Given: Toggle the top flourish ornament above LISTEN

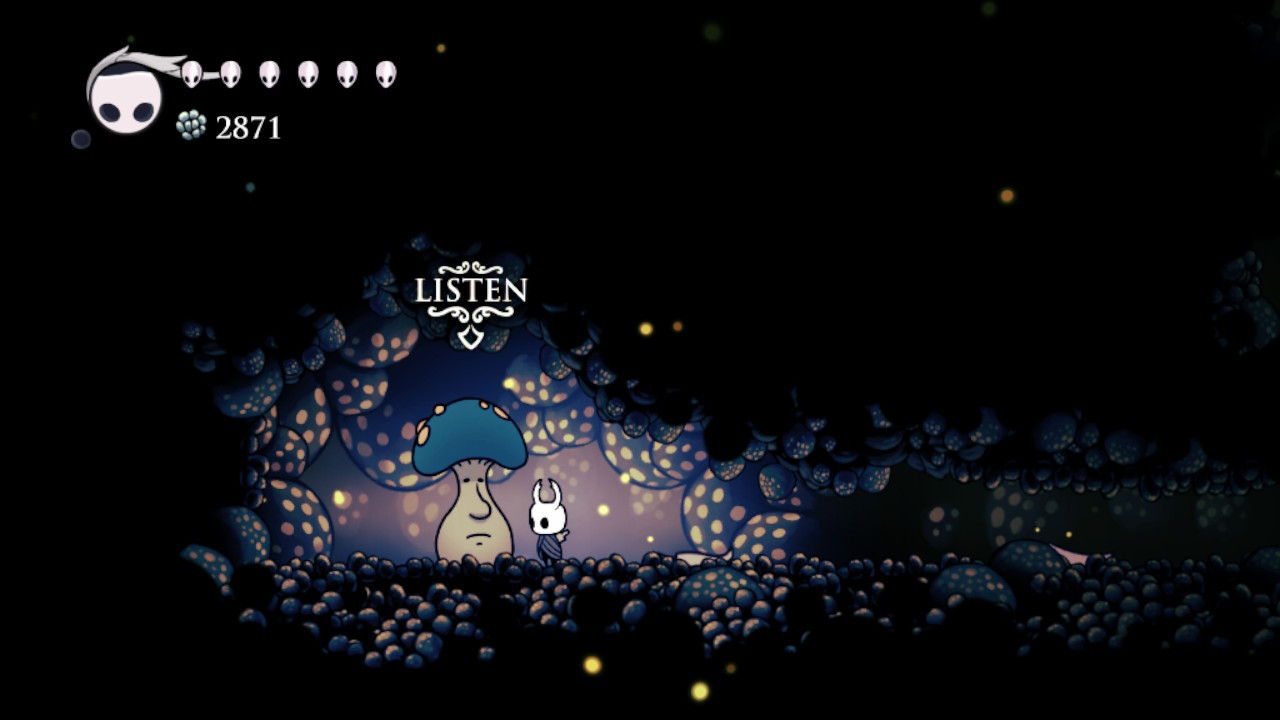Looking at the screenshot, I should click(470, 267).
